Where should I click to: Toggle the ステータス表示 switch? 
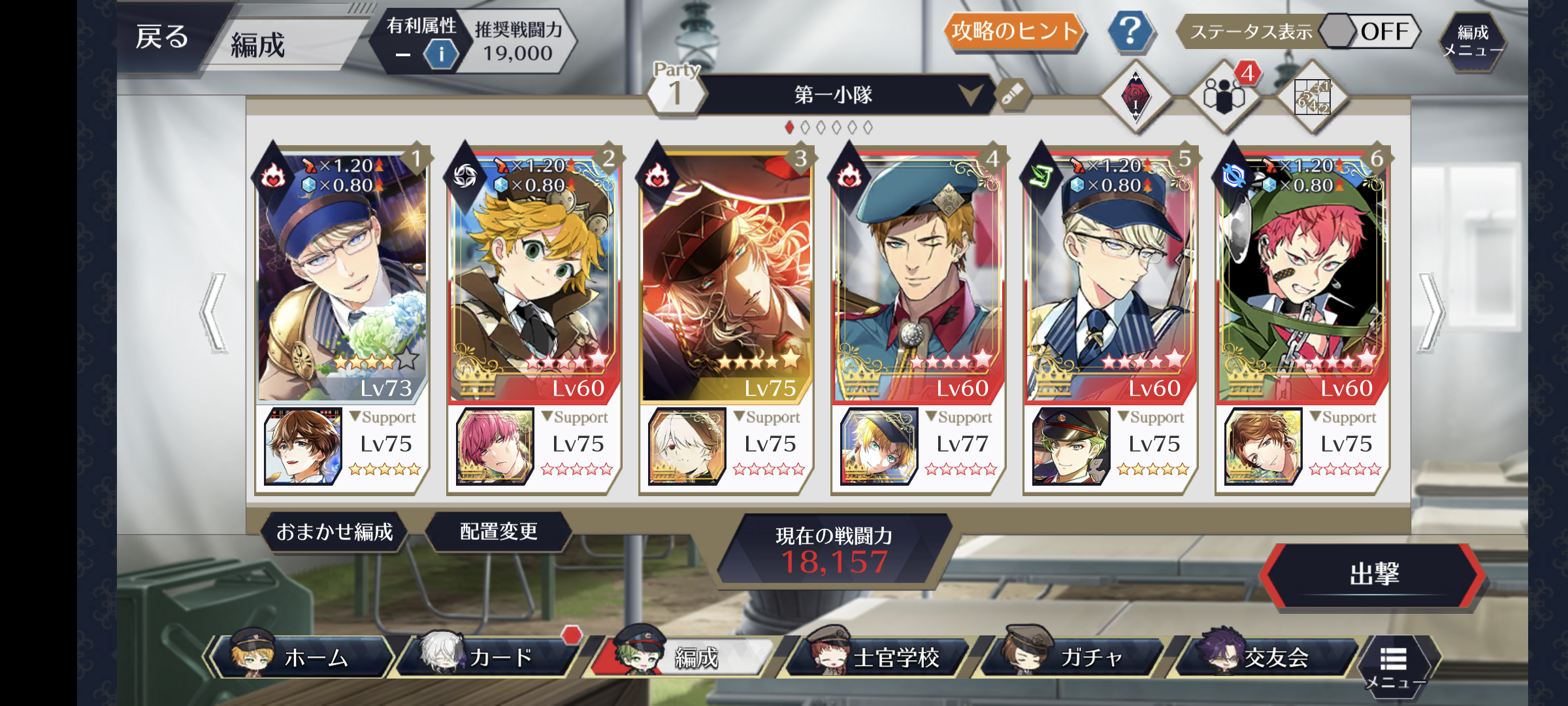[1368, 31]
